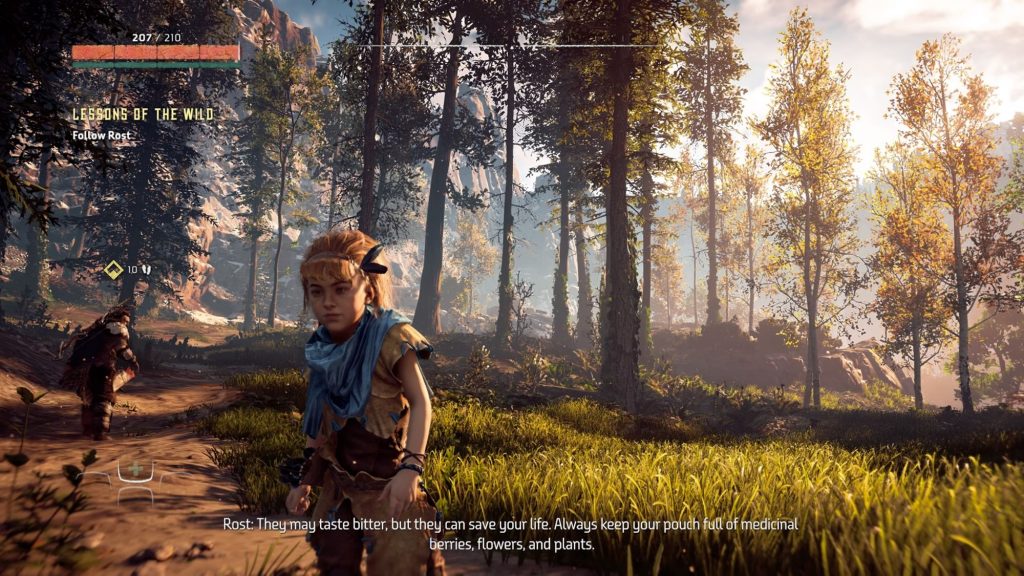
Task: Select the Lessons of the Wild quest tracker
Action: [x=142, y=115]
